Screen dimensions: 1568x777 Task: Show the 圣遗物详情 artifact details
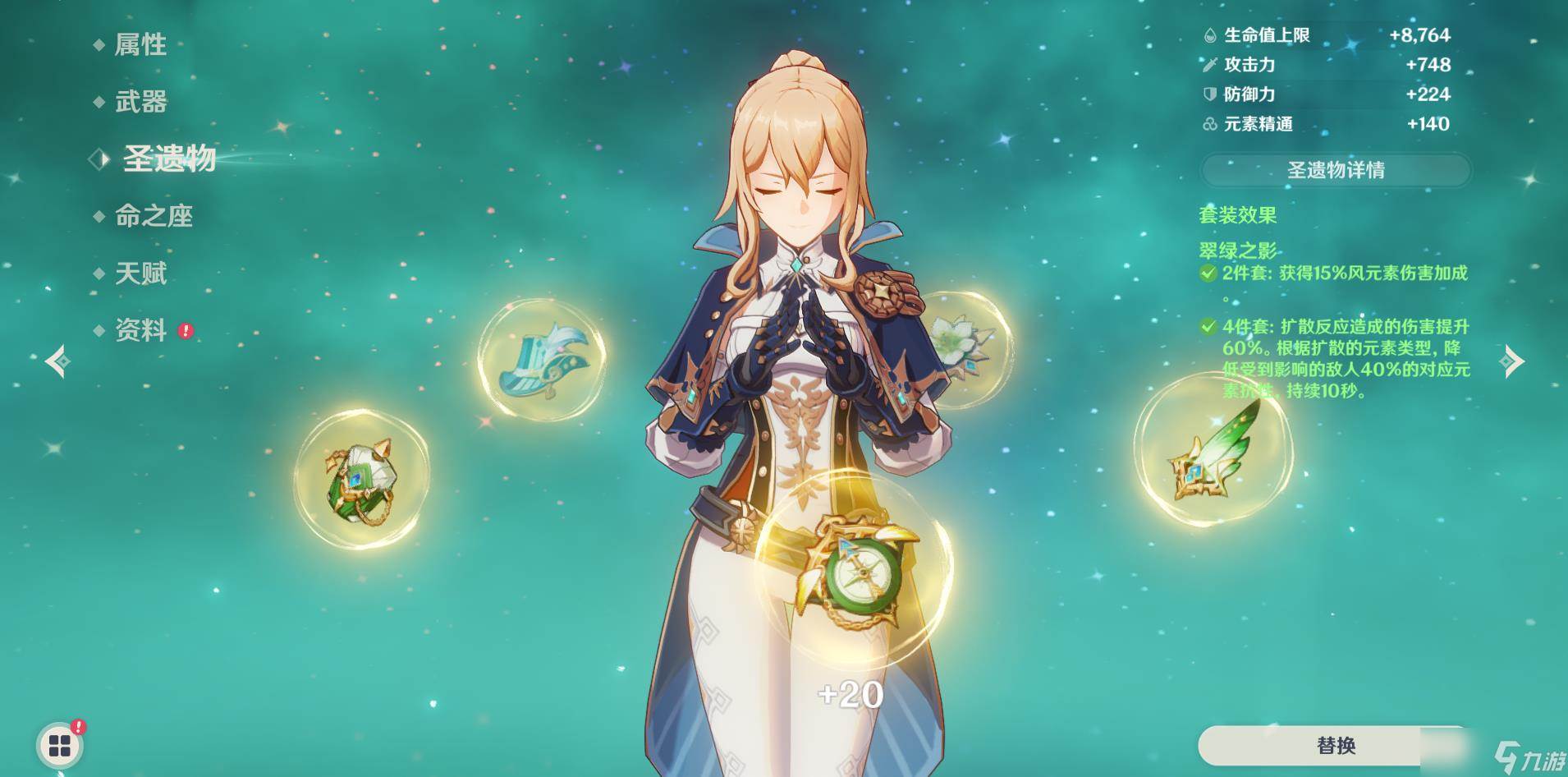pos(1335,170)
